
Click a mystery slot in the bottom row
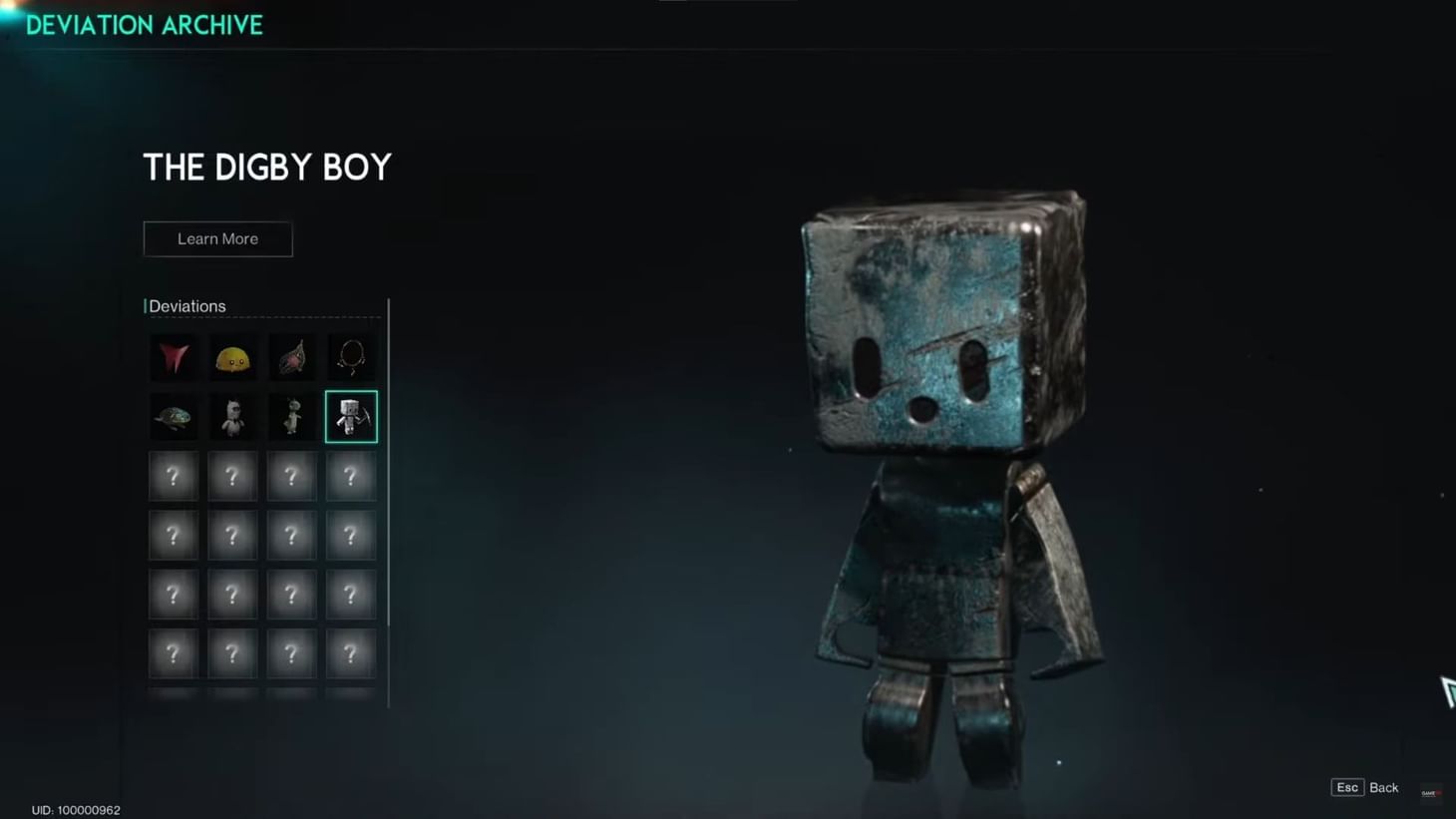(291, 653)
